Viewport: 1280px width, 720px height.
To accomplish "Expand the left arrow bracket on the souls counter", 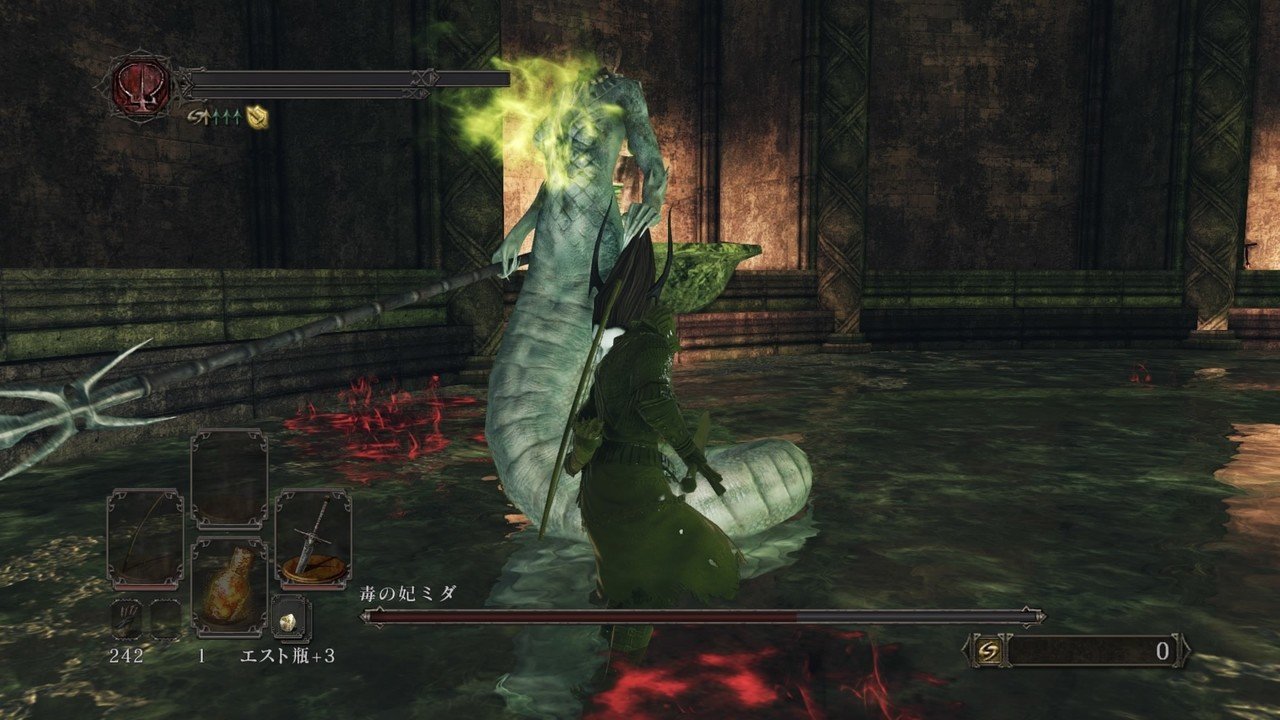I will (x=966, y=650).
